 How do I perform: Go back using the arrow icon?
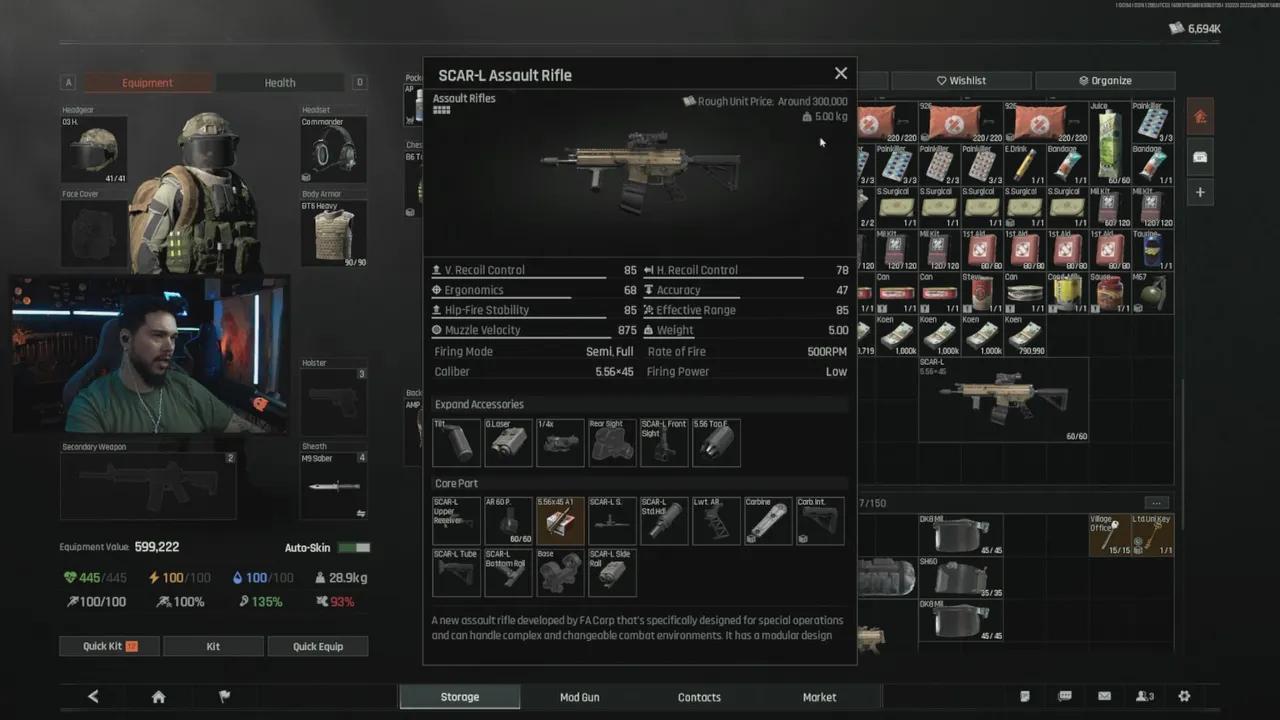point(93,697)
